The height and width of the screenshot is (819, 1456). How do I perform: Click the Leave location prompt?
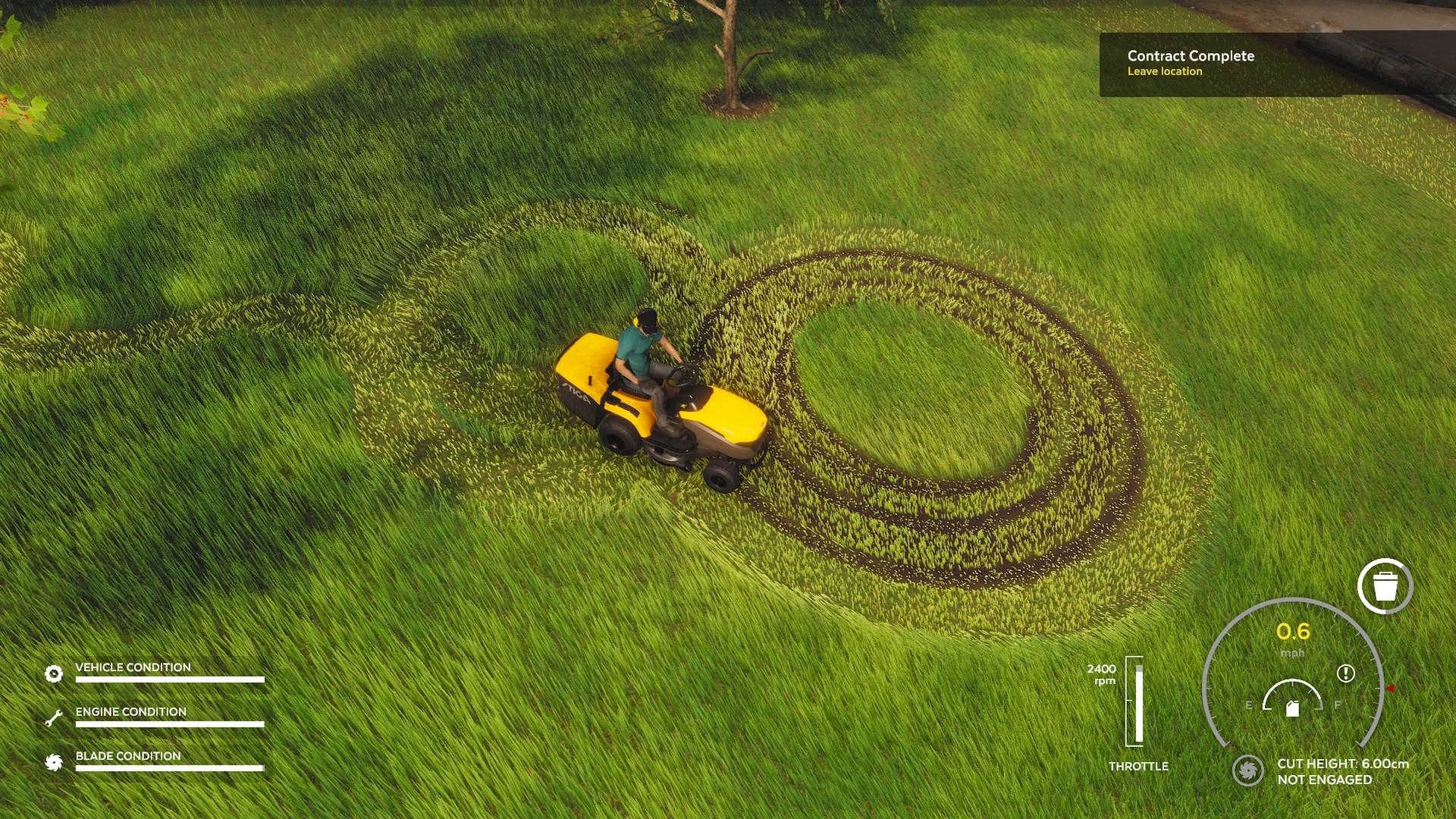click(1165, 72)
